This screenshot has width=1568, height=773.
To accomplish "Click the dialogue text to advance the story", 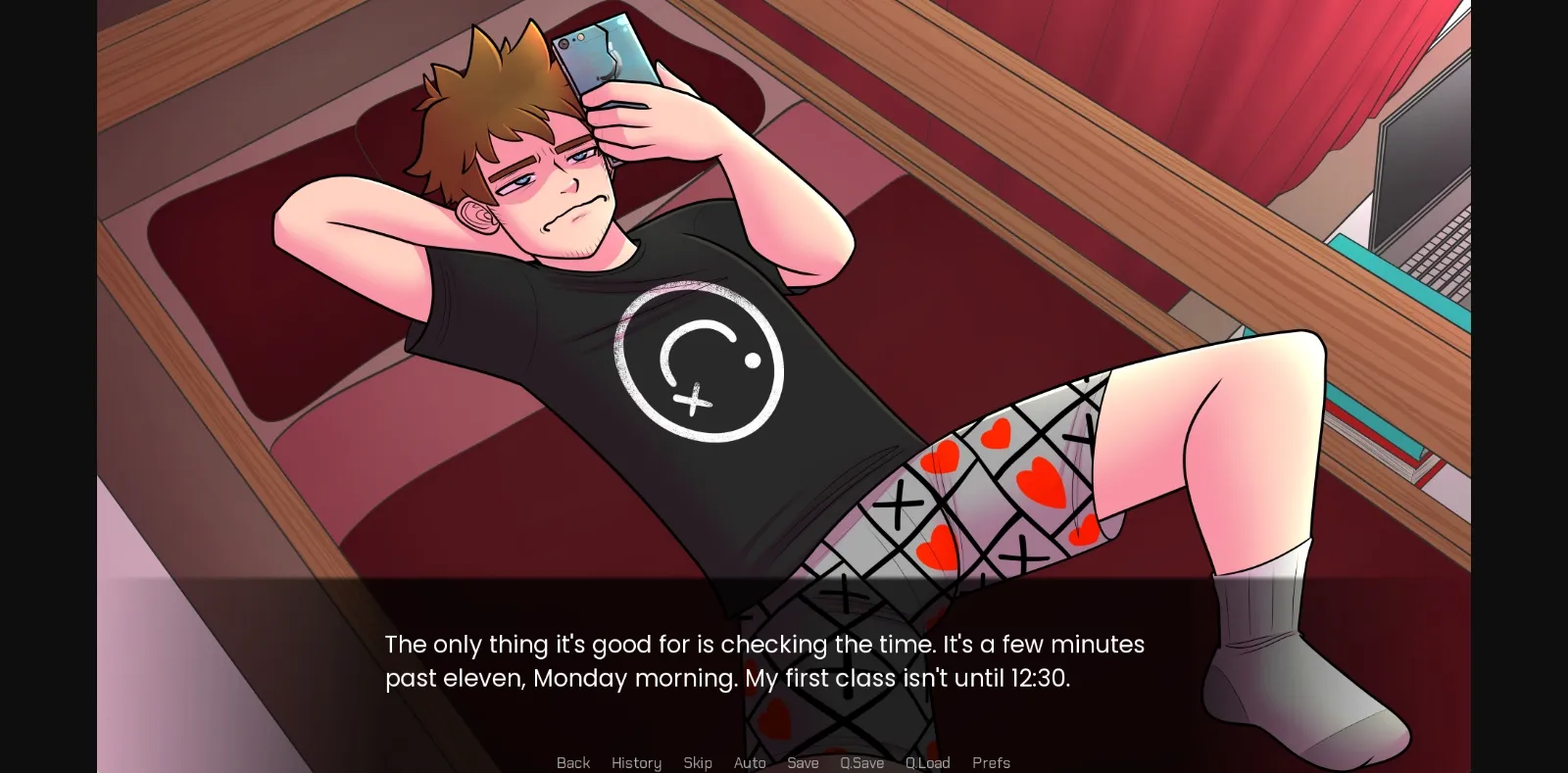I will [764, 661].
